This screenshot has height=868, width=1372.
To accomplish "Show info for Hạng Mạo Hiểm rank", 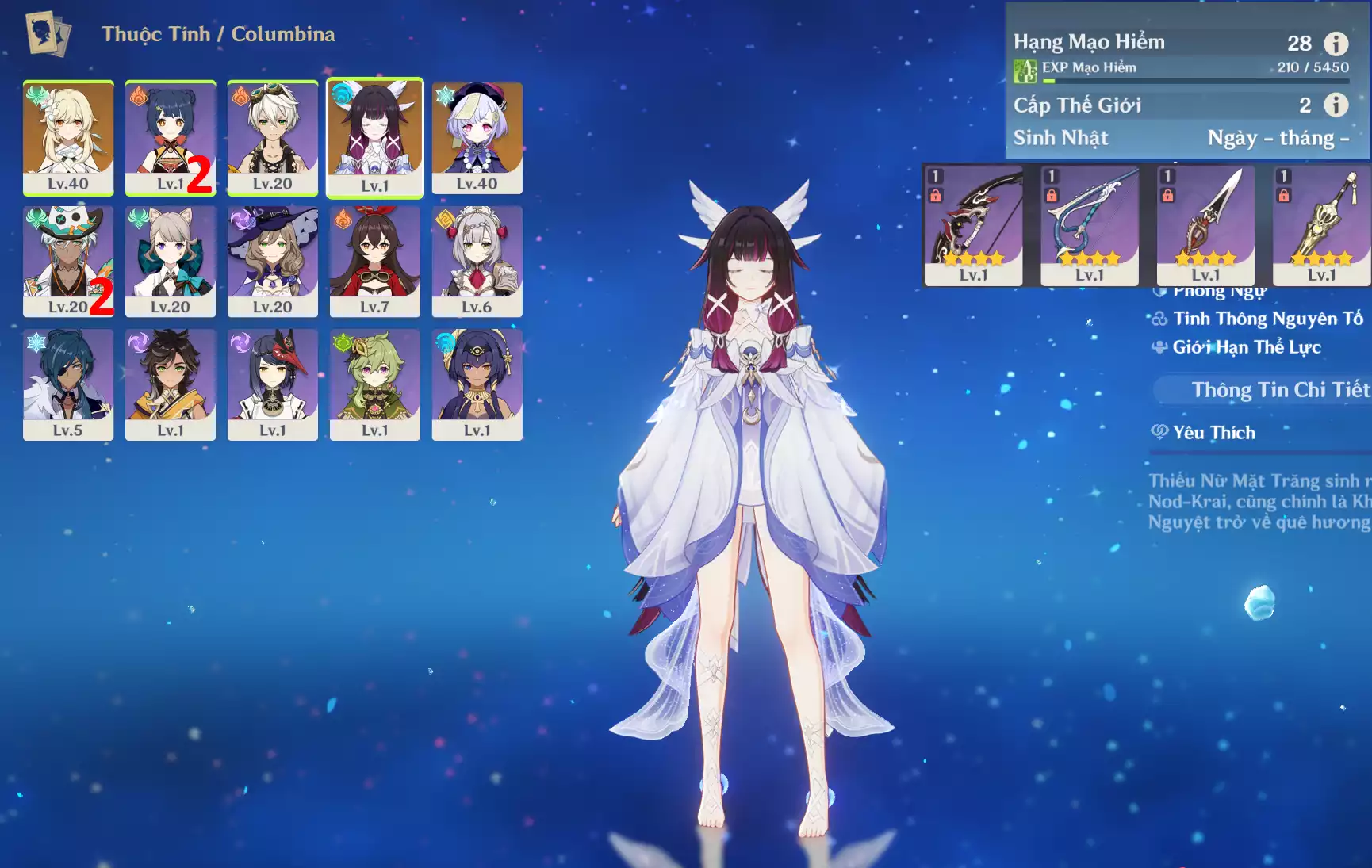I will pos(1336,43).
